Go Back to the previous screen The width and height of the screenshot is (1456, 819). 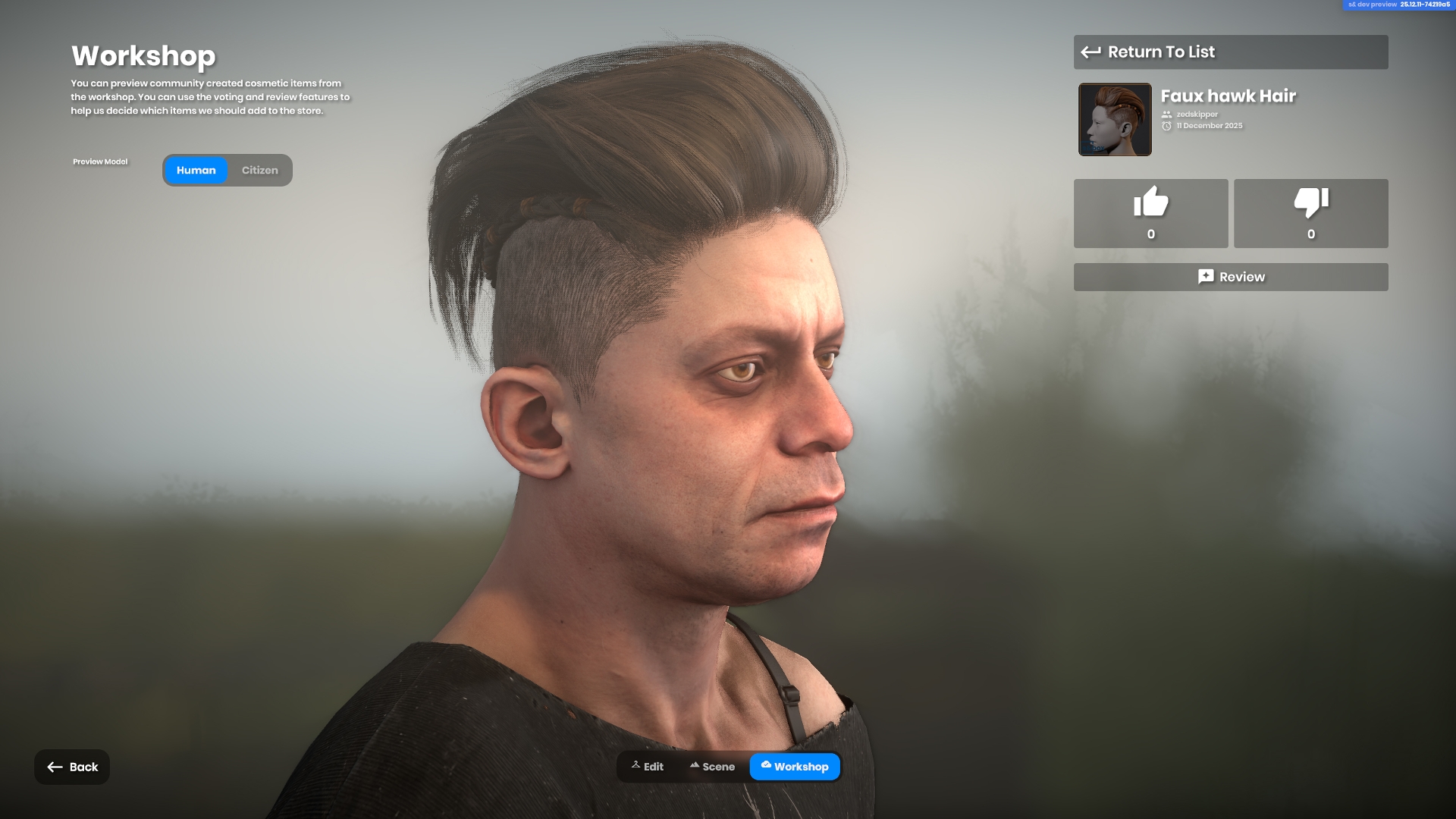72,767
